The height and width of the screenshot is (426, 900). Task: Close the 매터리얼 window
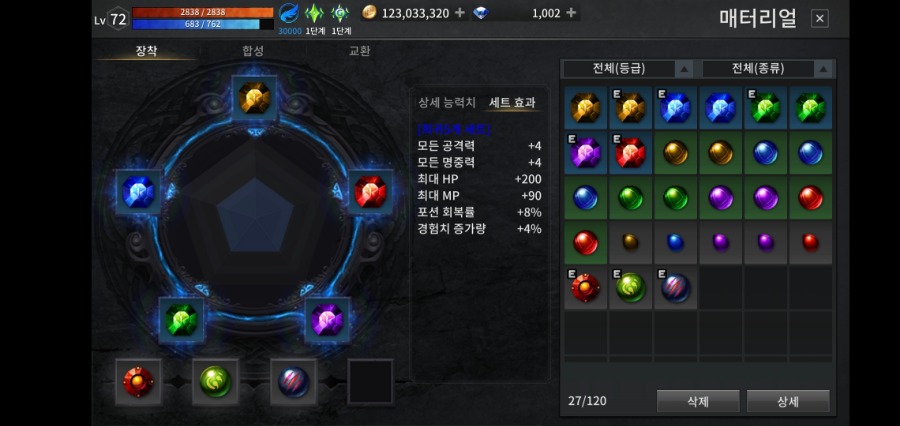(x=819, y=19)
